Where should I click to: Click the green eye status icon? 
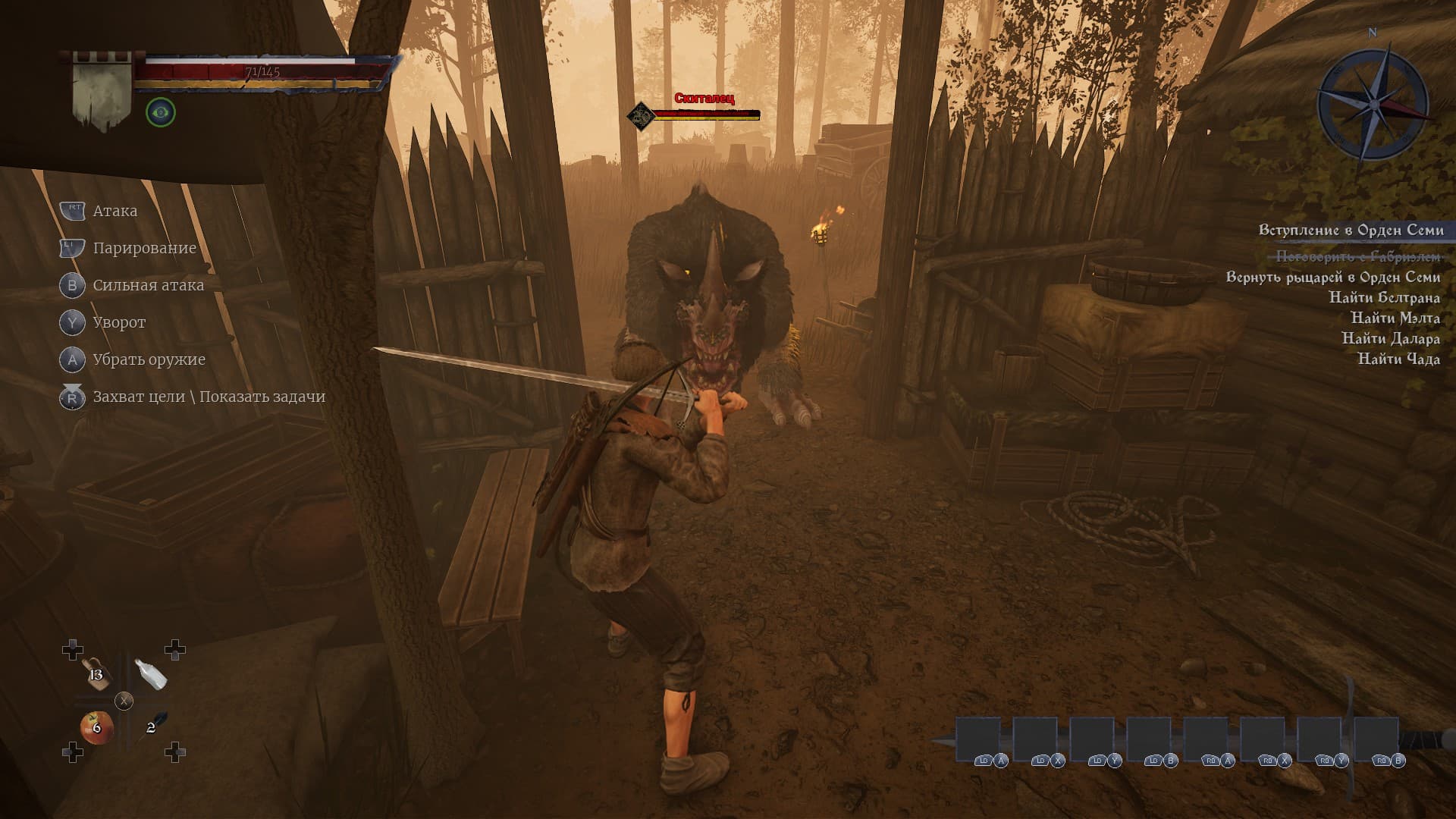(x=160, y=113)
